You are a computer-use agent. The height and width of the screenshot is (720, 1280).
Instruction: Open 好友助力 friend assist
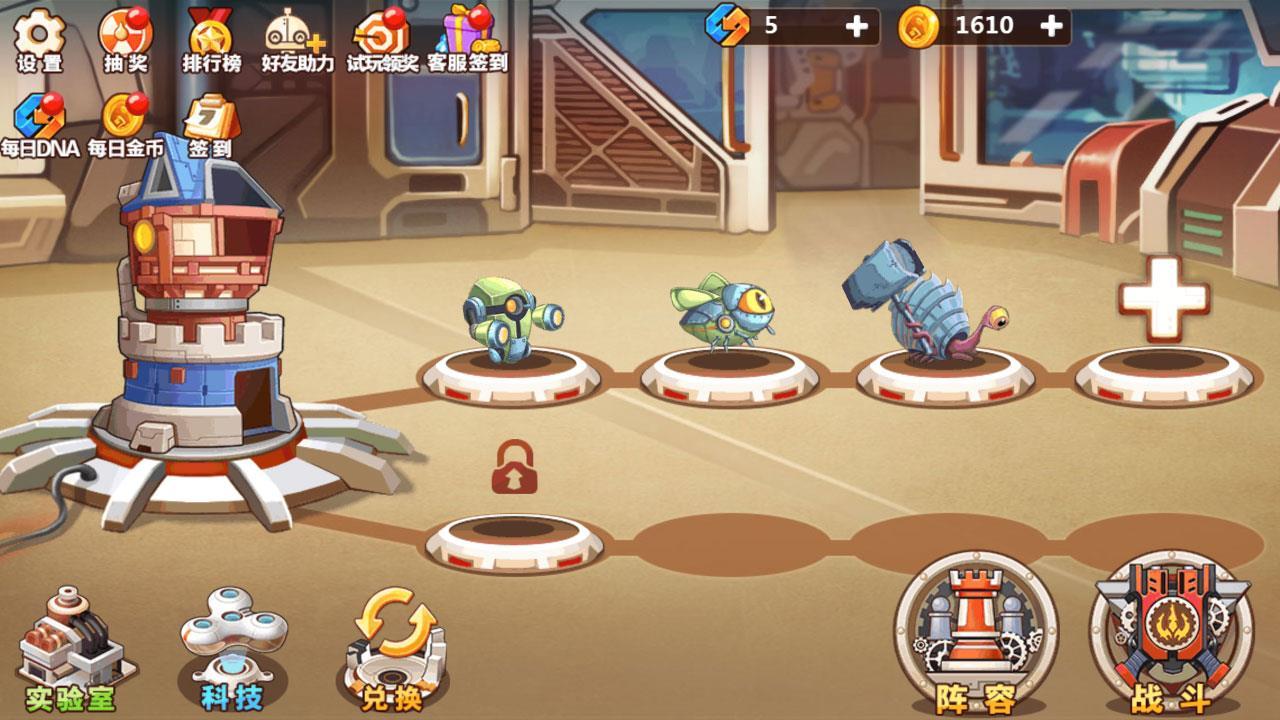(288, 33)
